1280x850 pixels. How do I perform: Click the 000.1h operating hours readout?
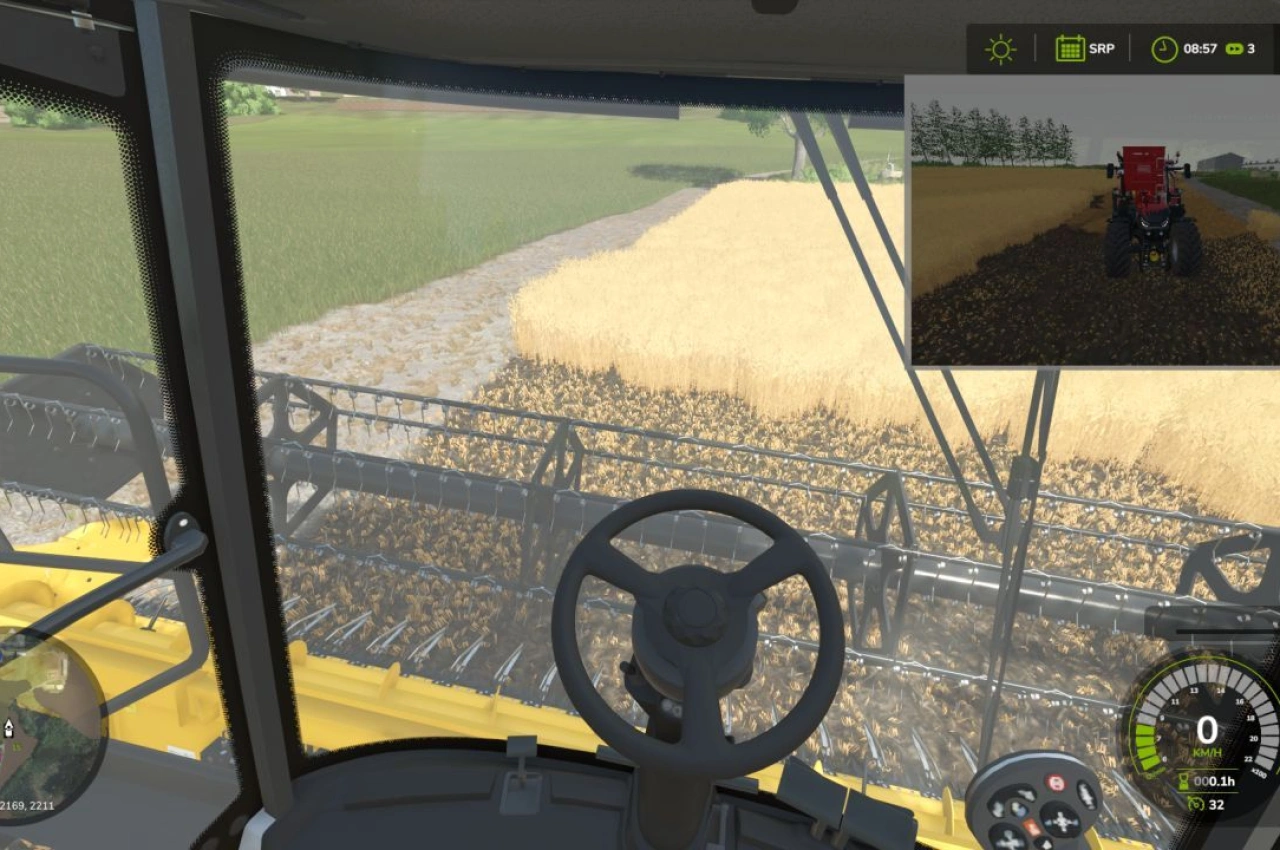click(1213, 783)
